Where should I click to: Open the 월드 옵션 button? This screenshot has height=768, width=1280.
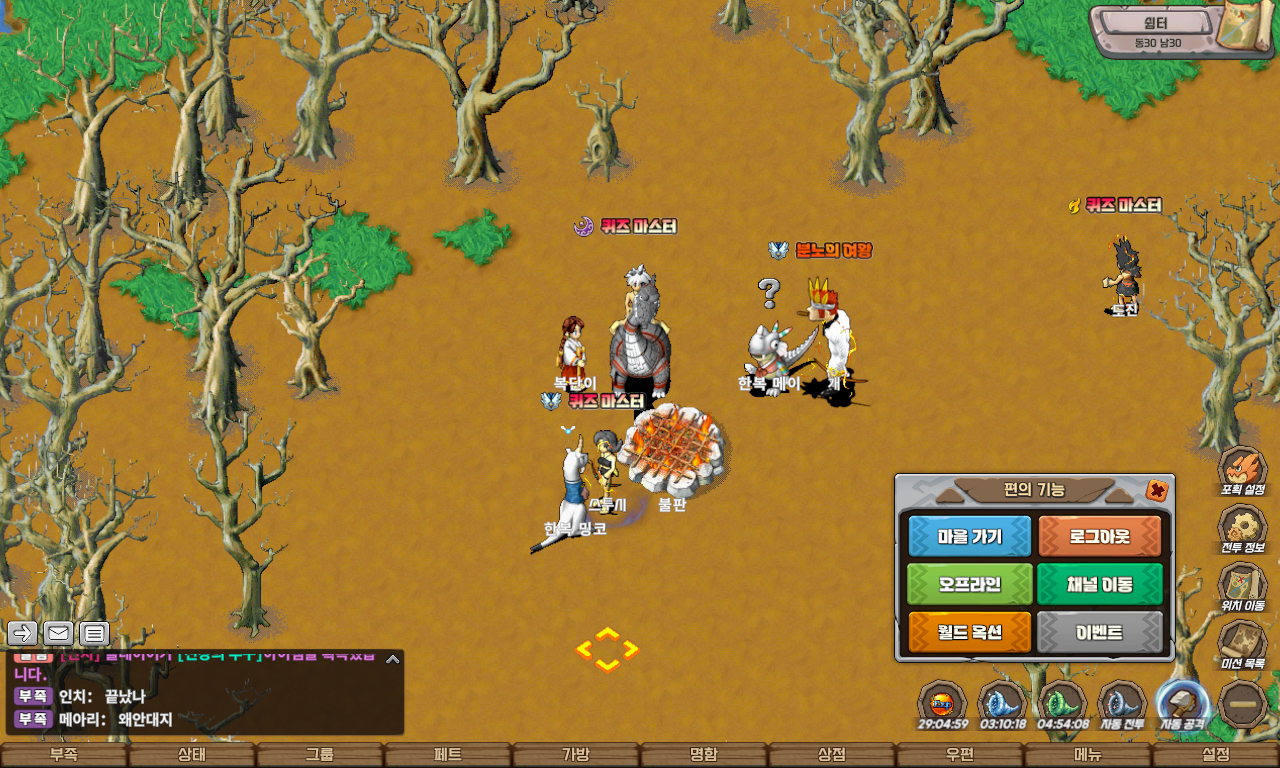(969, 633)
